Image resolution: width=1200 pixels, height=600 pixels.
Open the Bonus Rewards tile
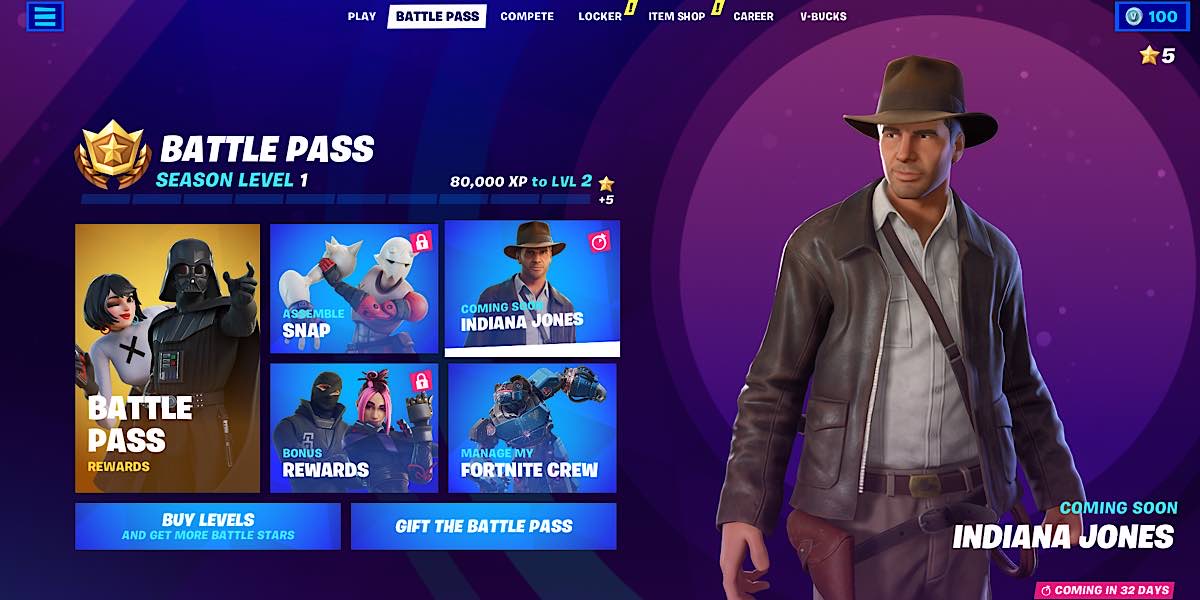(x=354, y=428)
